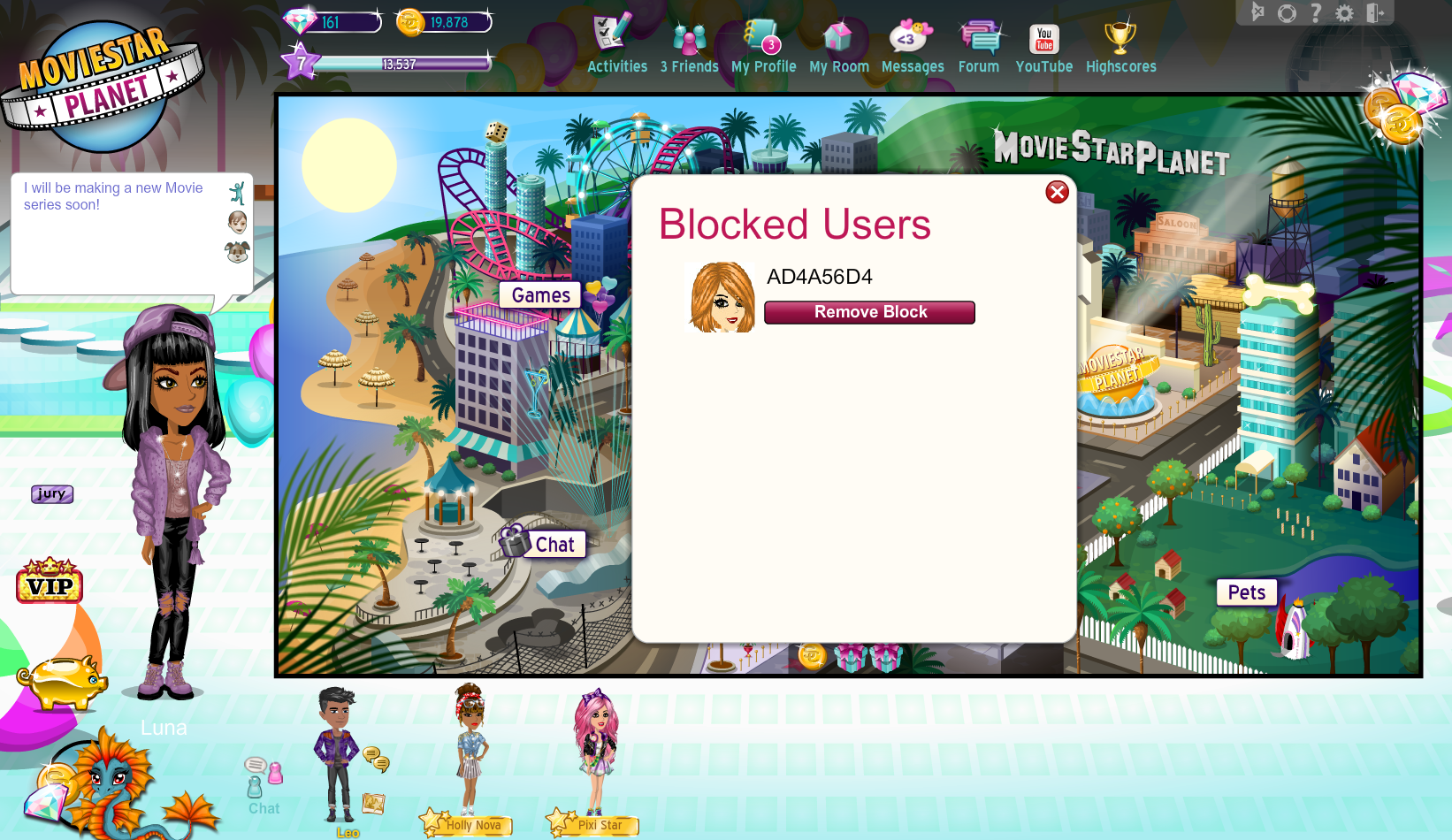View the Highscores
The height and width of the screenshot is (840, 1452).
coord(1120,46)
